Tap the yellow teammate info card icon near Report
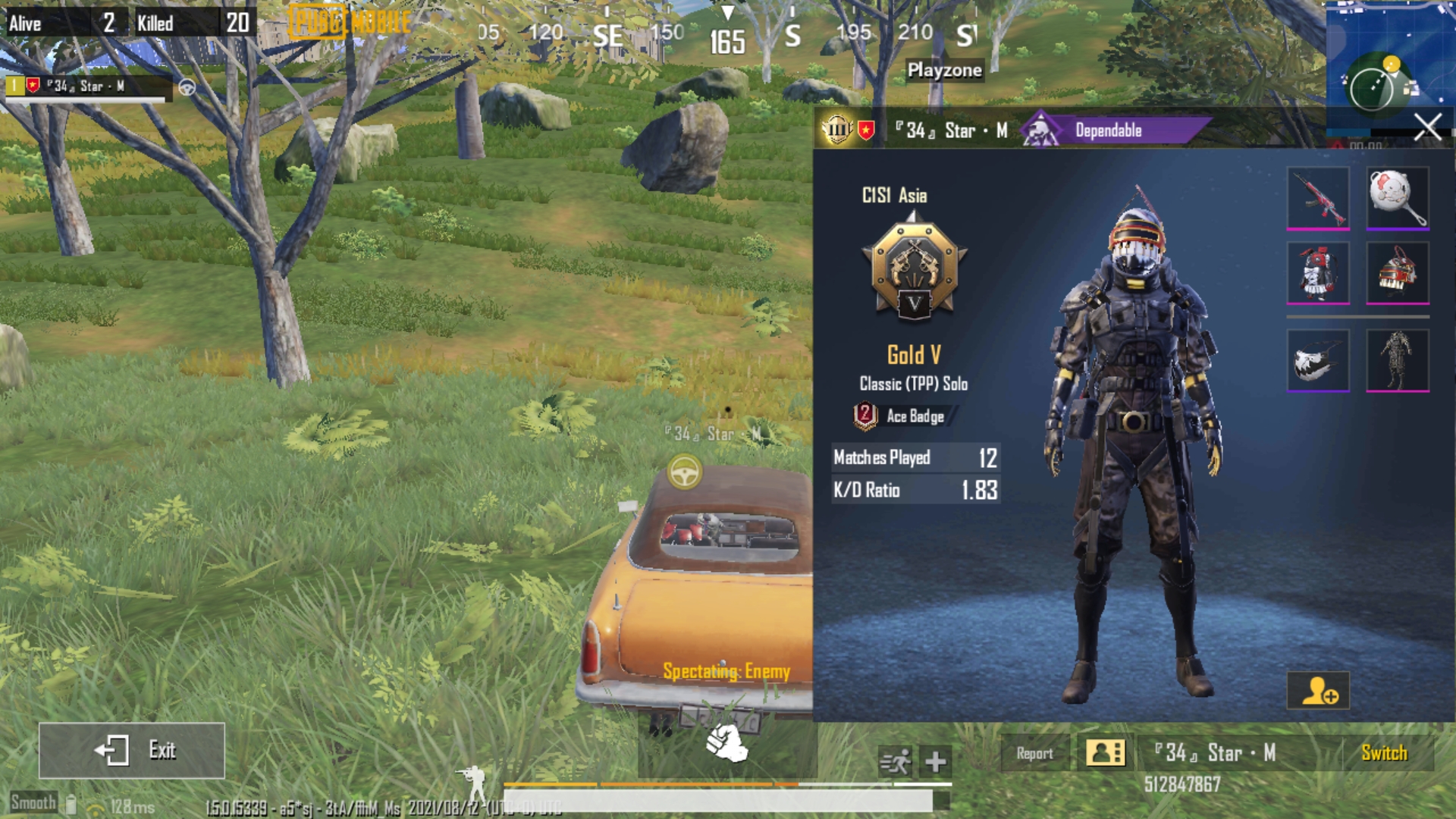The width and height of the screenshot is (1456, 819). [1104, 753]
